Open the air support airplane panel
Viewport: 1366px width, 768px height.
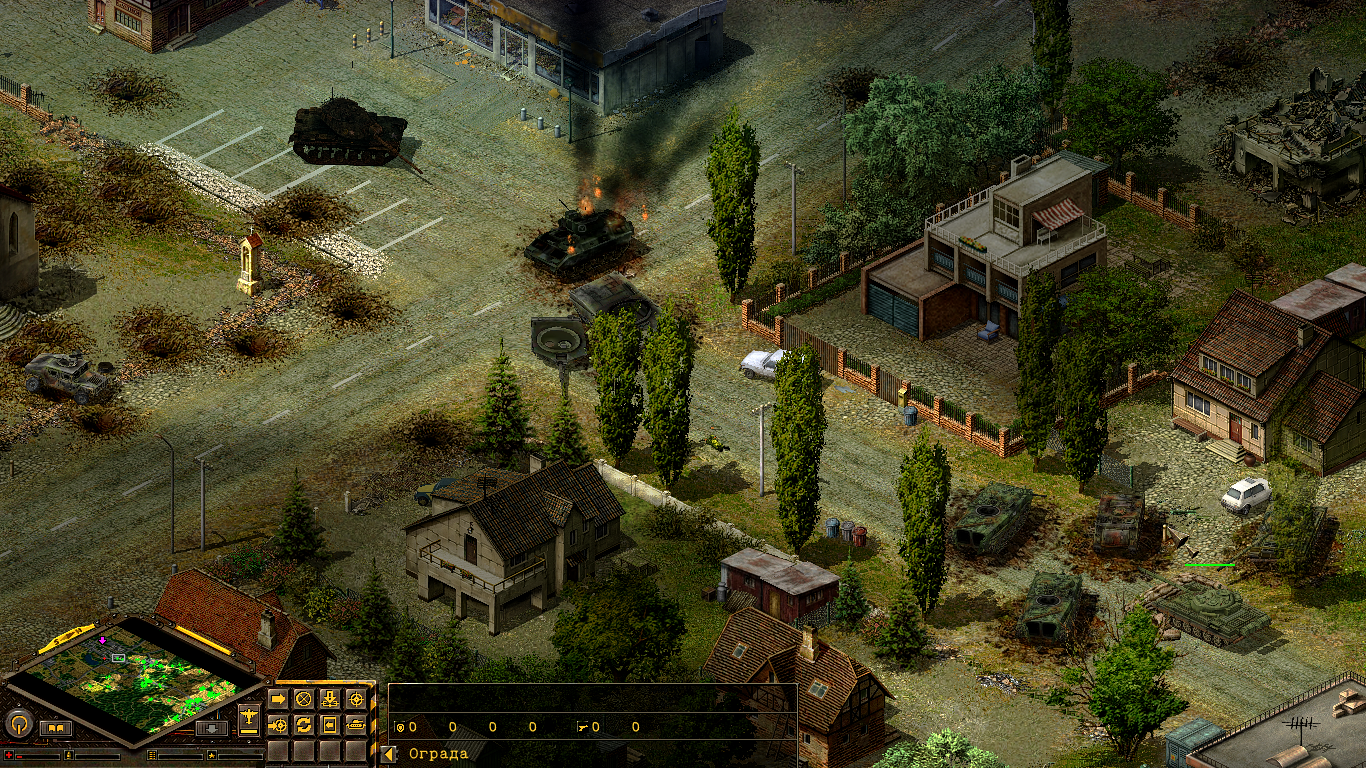[x=248, y=717]
